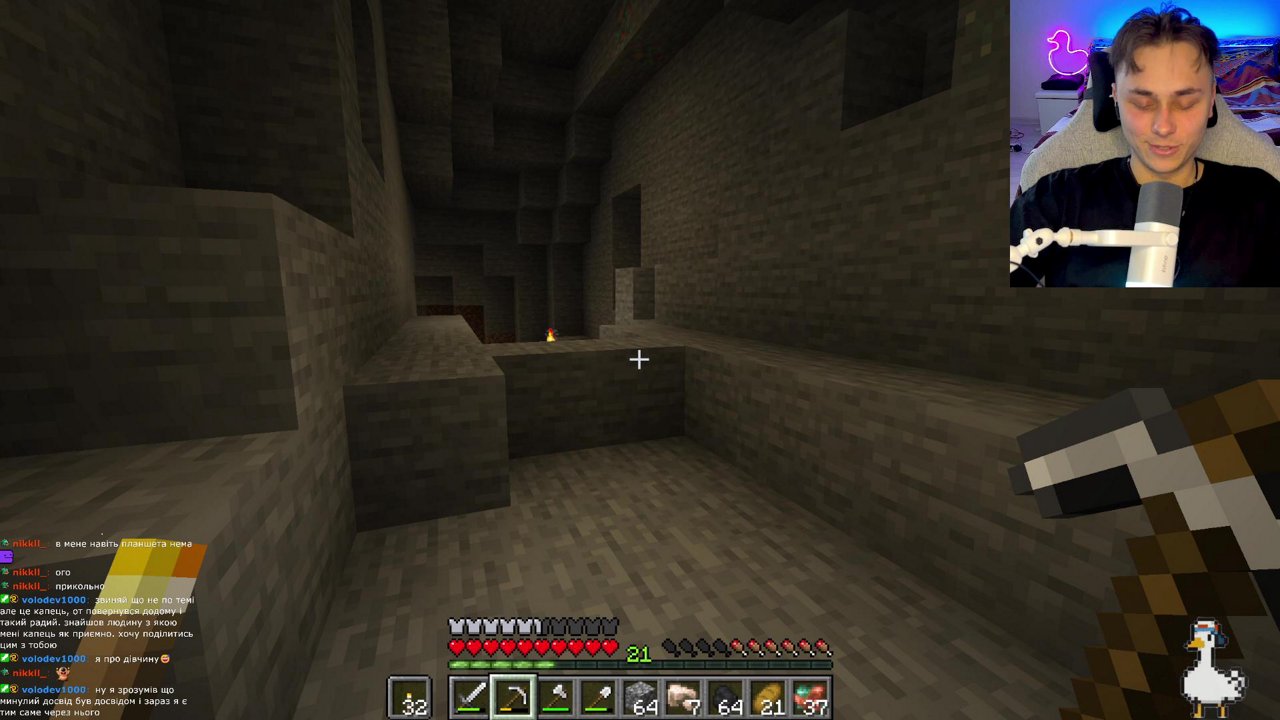Screen dimensions: 1280x720
Task: Click volodev1000's username in chat
Action: (53, 600)
